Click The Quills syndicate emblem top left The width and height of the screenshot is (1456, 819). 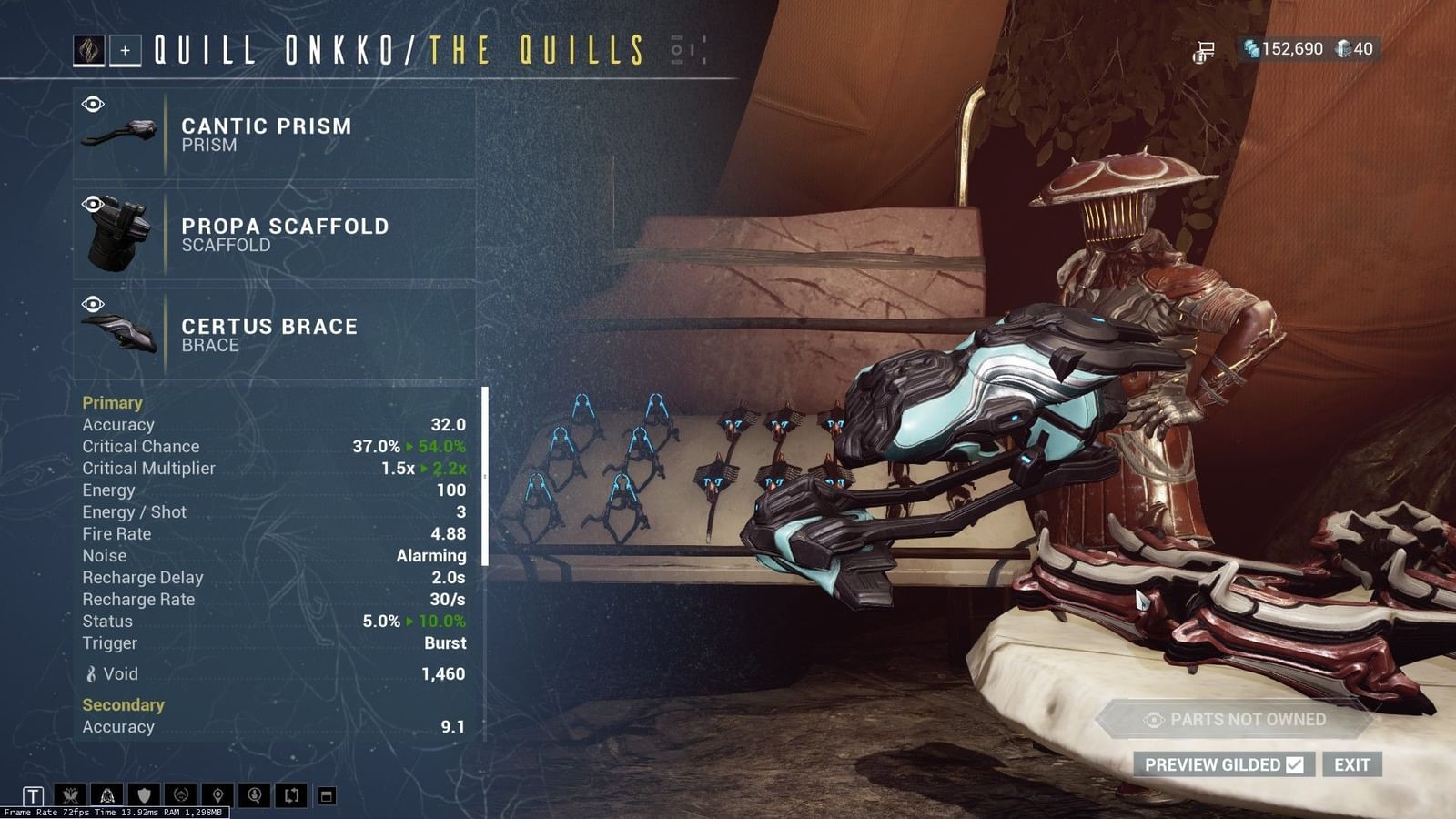(90, 50)
